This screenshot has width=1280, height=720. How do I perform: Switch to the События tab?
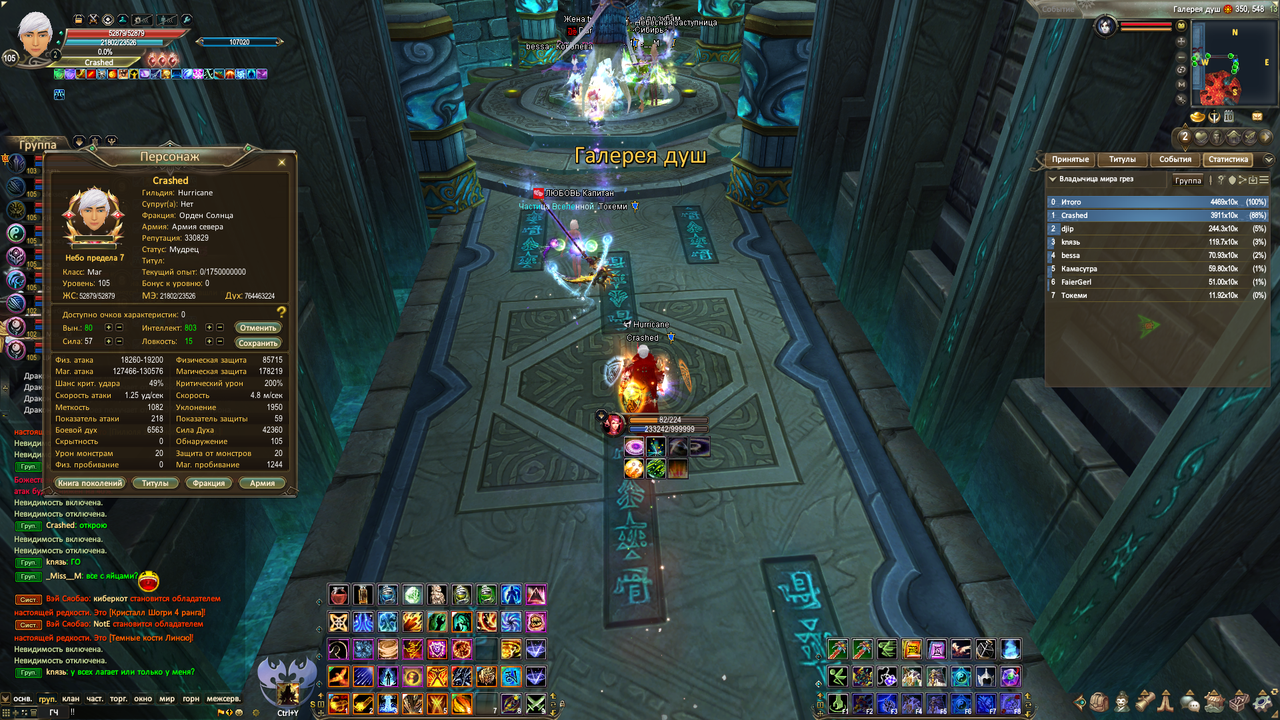tap(1175, 160)
